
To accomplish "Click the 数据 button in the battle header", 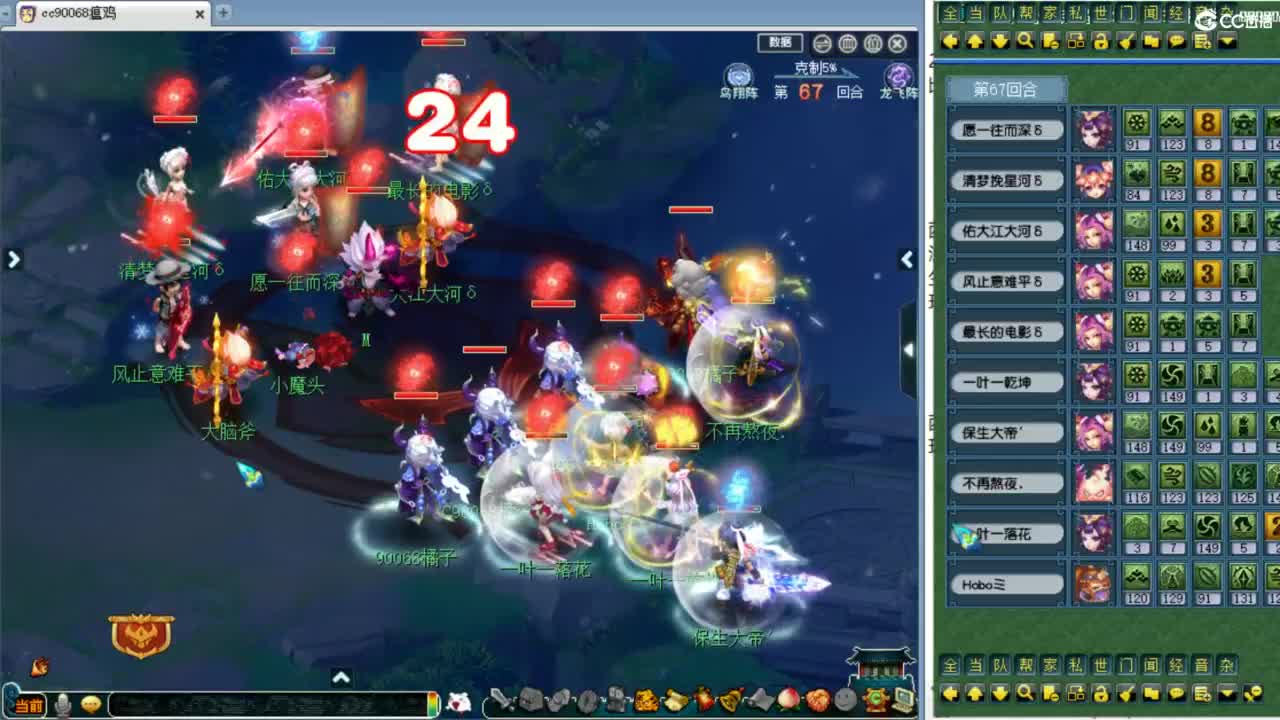I will tap(779, 42).
